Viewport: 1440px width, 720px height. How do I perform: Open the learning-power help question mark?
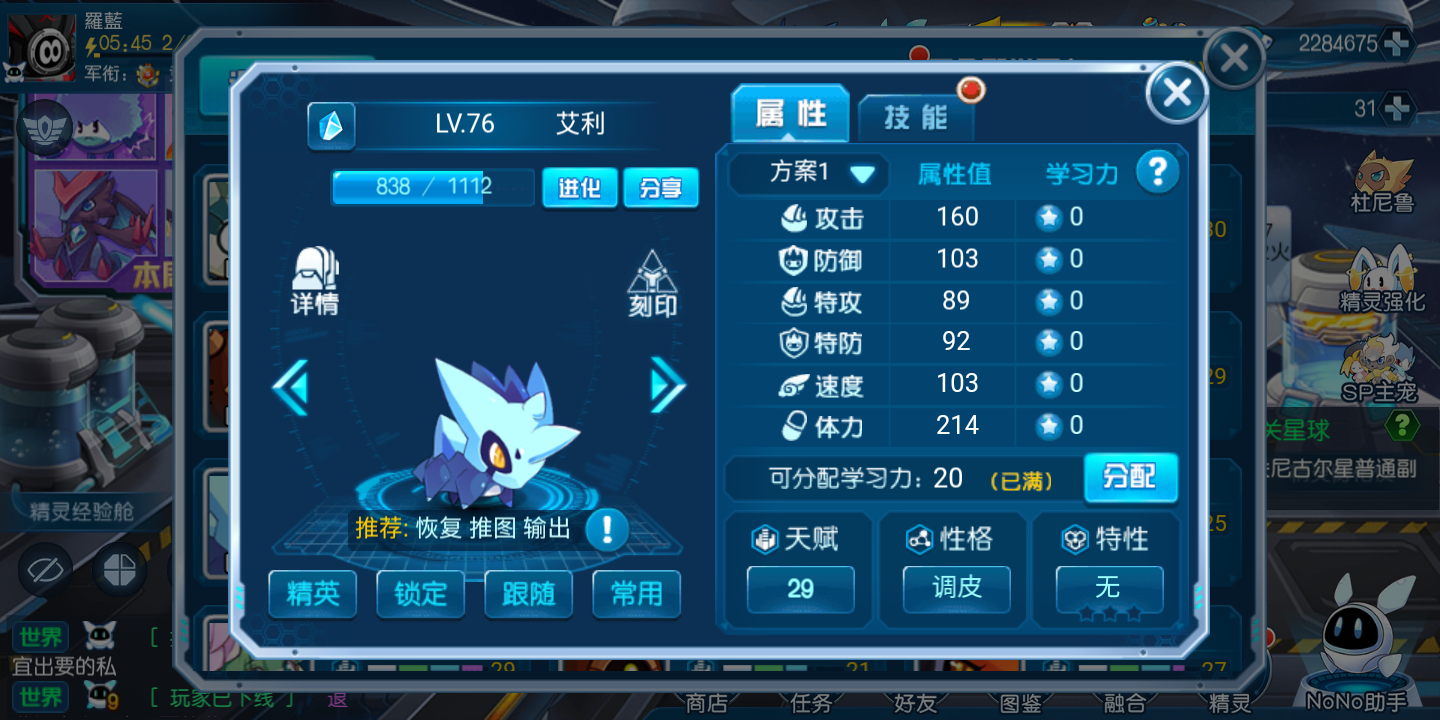tap(1157, 172)
